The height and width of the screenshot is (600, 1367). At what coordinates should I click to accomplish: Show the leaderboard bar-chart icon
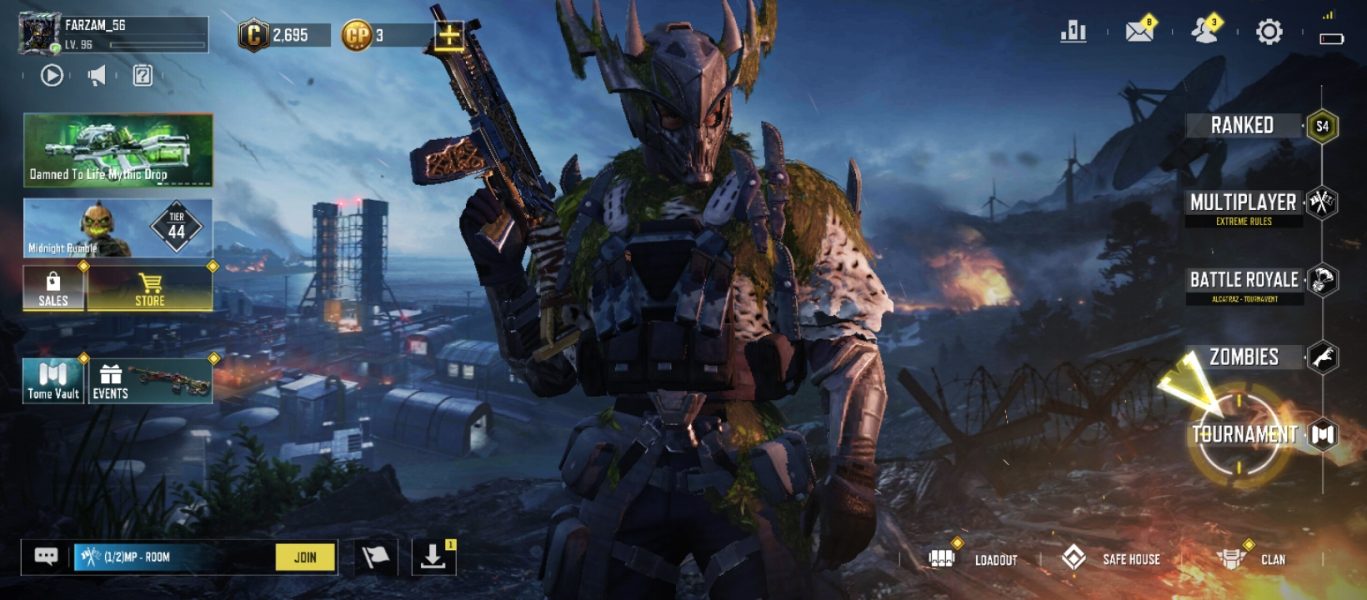coord(1073,32)
